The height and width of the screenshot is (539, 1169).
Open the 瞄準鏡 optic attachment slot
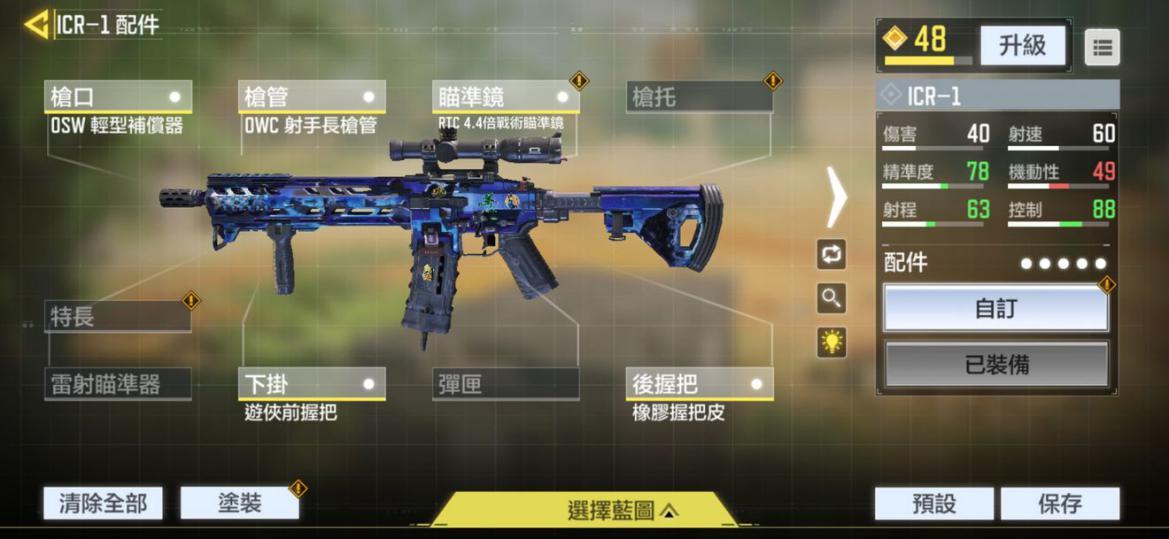coord(506,97)
